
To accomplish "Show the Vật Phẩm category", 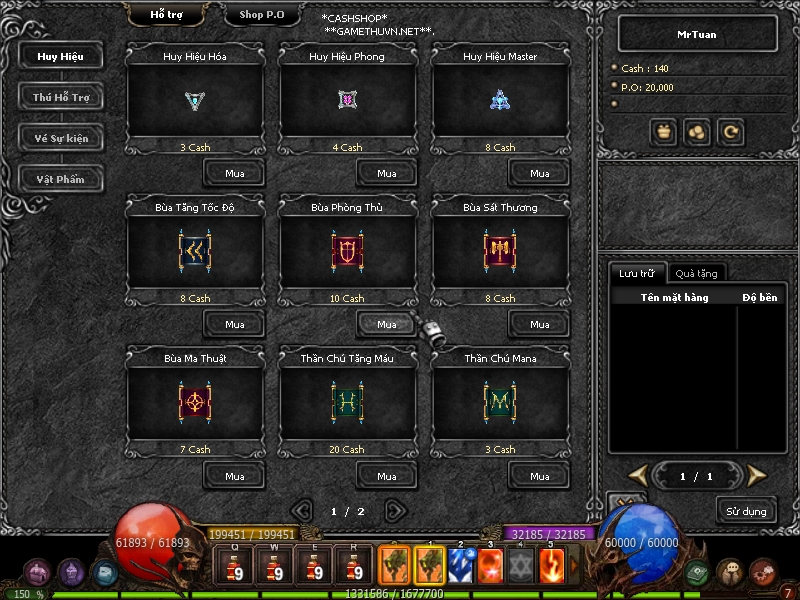I will (61, 179).
